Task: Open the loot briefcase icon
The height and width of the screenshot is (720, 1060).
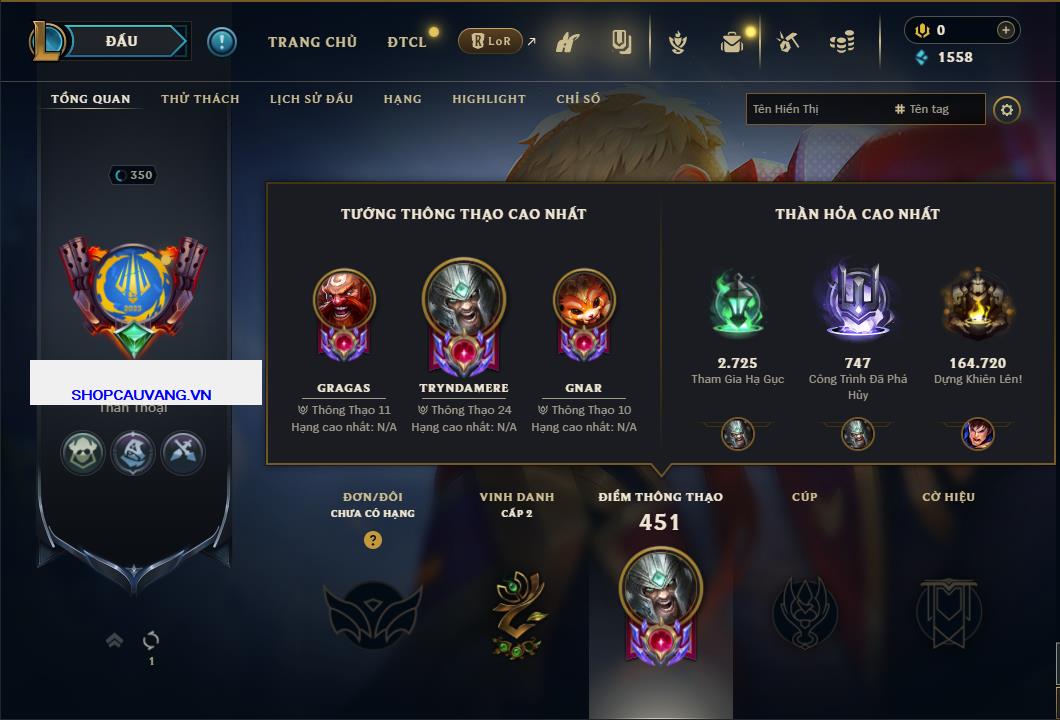Action: (x=733, y=42)
